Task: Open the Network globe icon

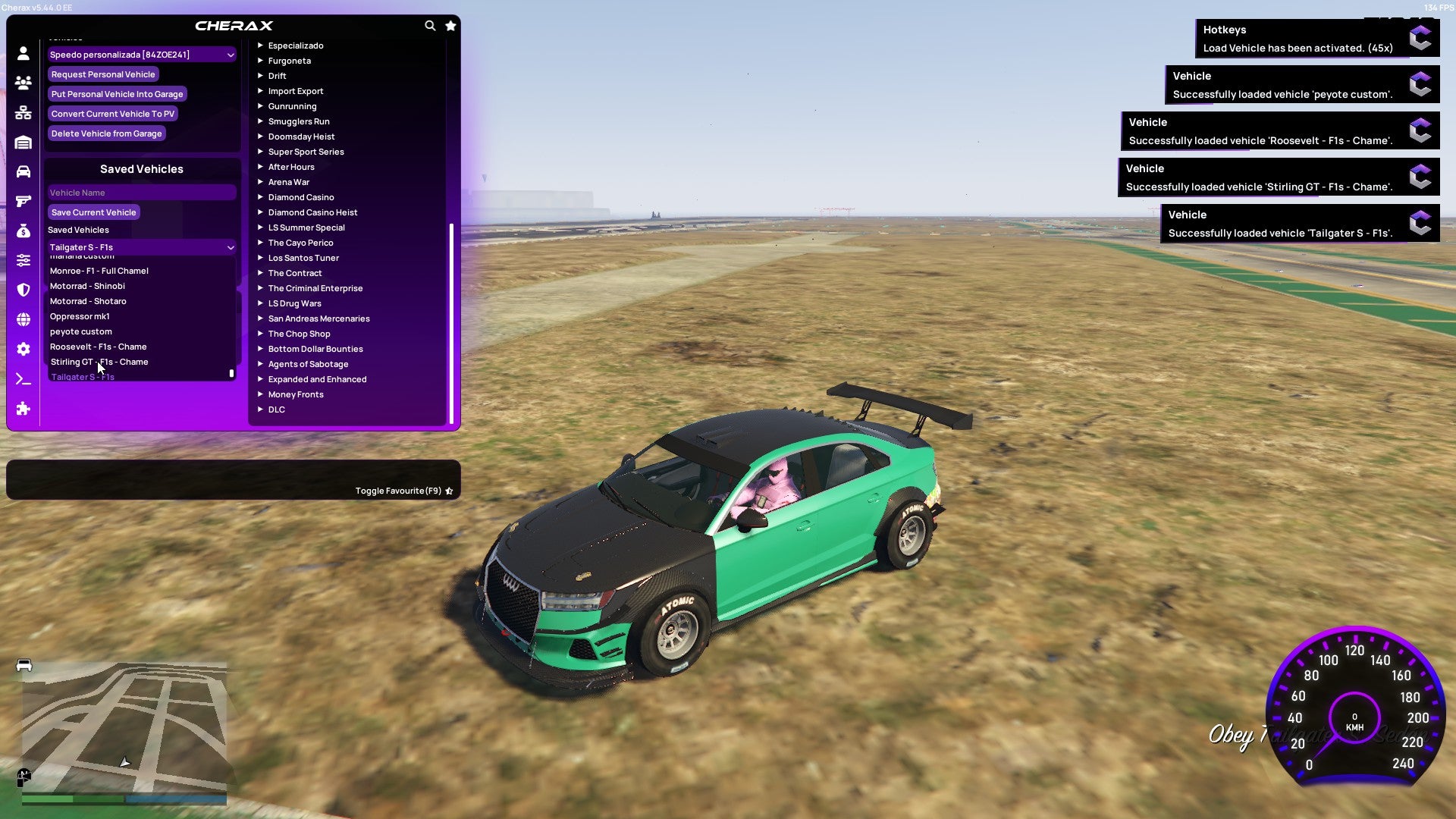Action: point(23,319)
